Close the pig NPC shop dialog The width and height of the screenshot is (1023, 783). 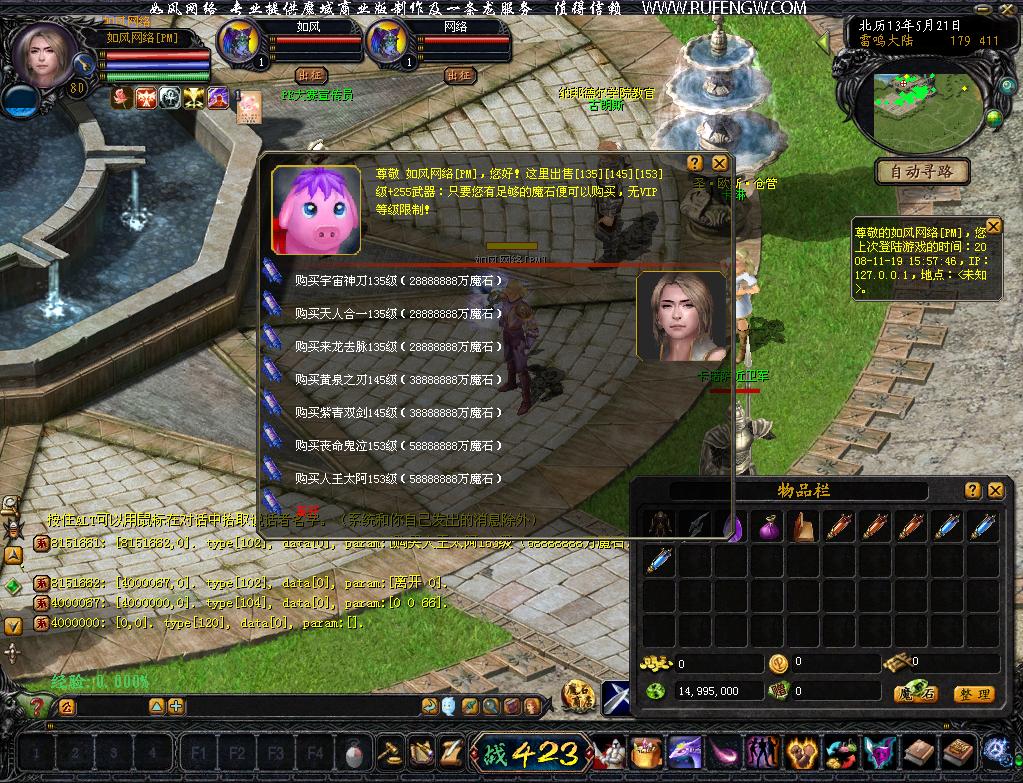click(719, 163)
